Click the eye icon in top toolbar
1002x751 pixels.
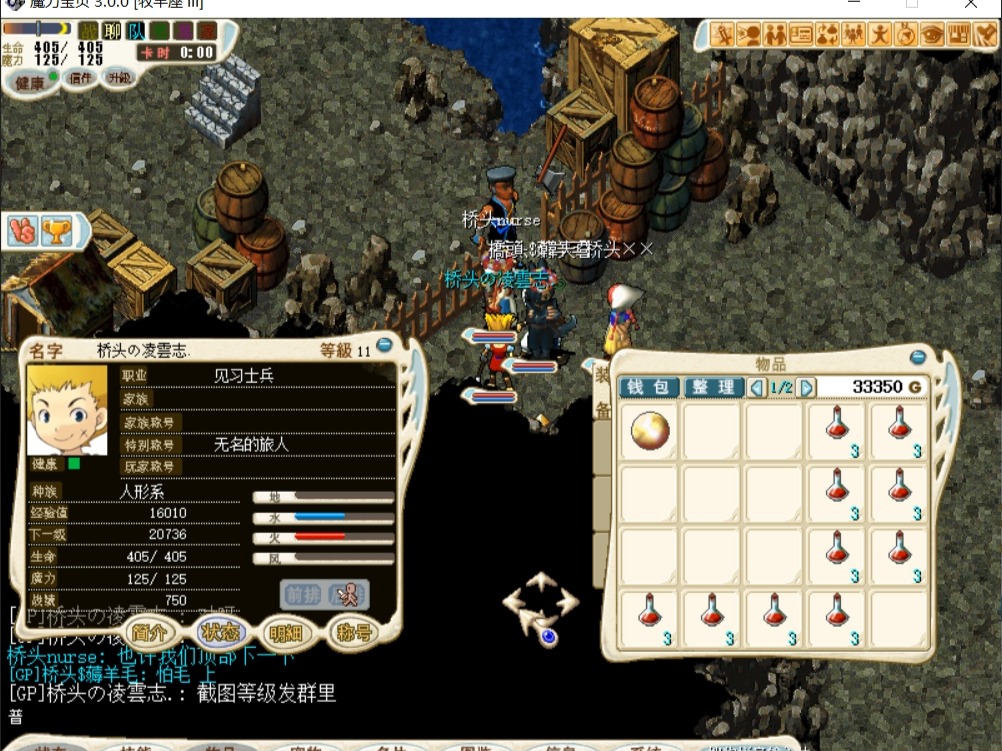[x=932, y=35]
